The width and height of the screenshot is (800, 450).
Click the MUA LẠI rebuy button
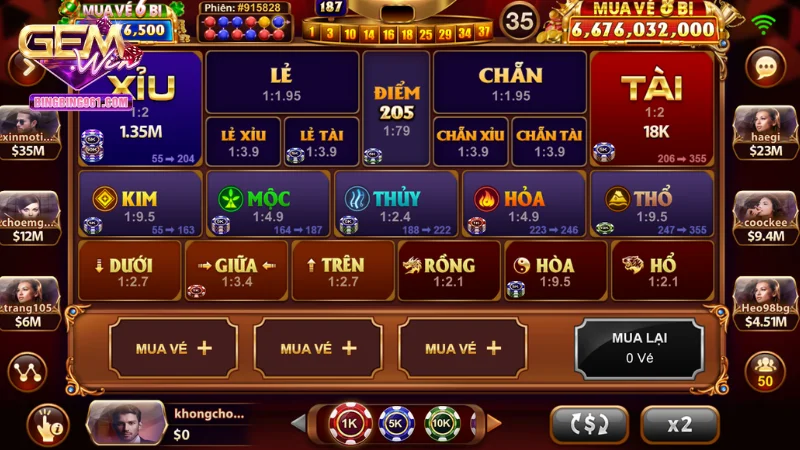click(638, 348)
